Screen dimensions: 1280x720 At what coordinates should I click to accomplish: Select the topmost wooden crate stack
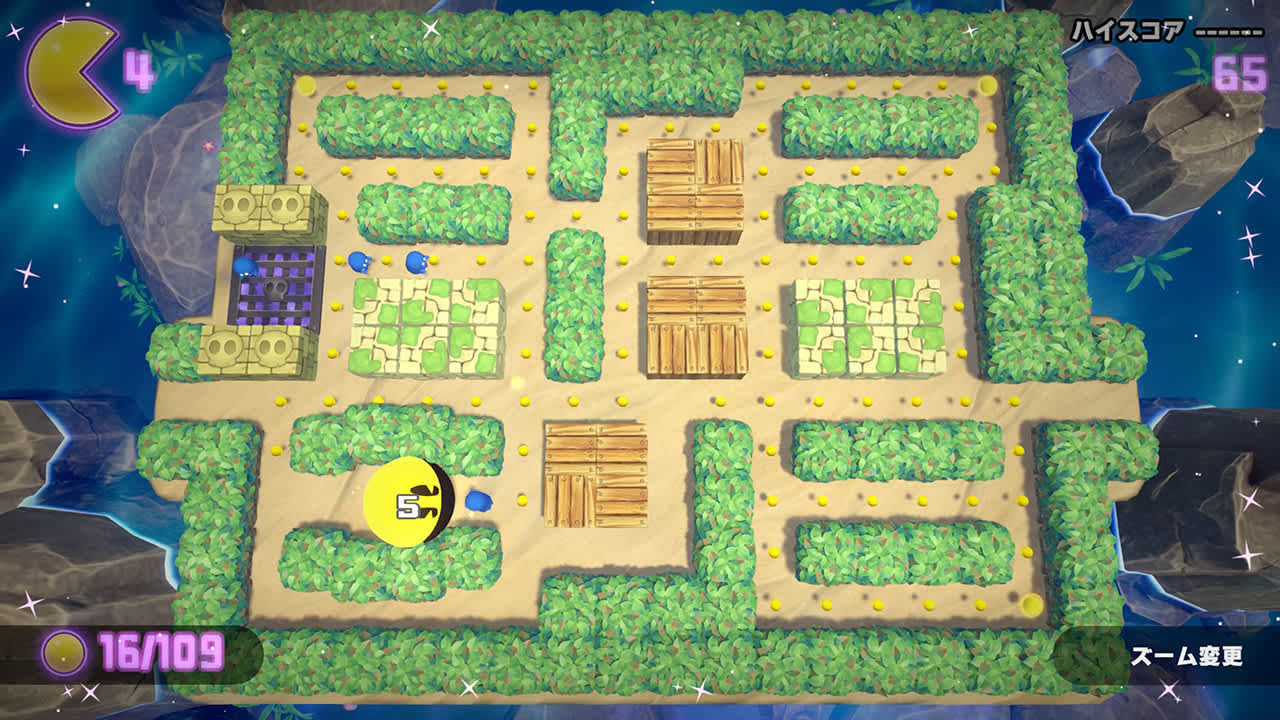click(697, 185)
